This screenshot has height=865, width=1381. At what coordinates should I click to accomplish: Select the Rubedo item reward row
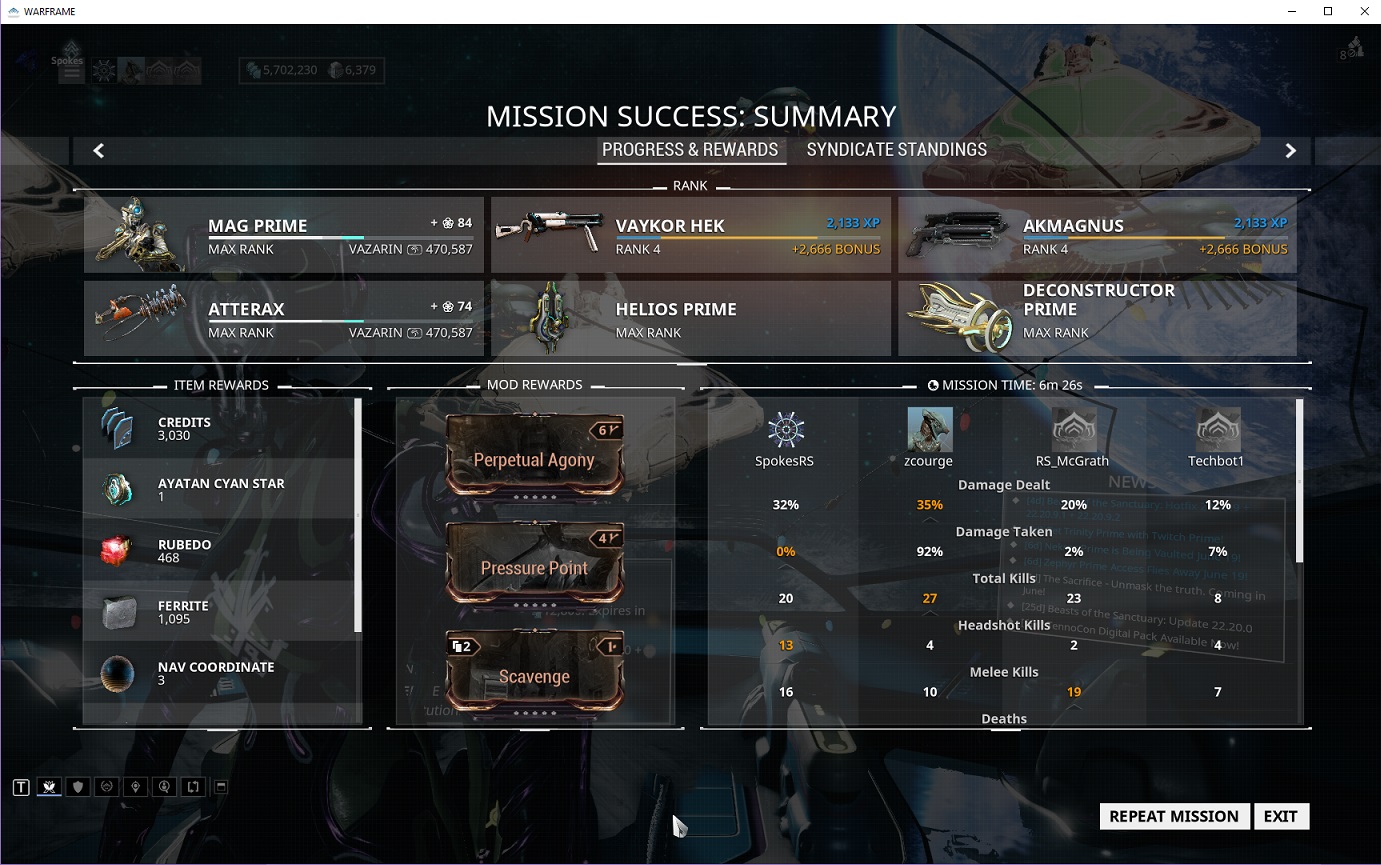pyautogui.click(x=220, y=551)
